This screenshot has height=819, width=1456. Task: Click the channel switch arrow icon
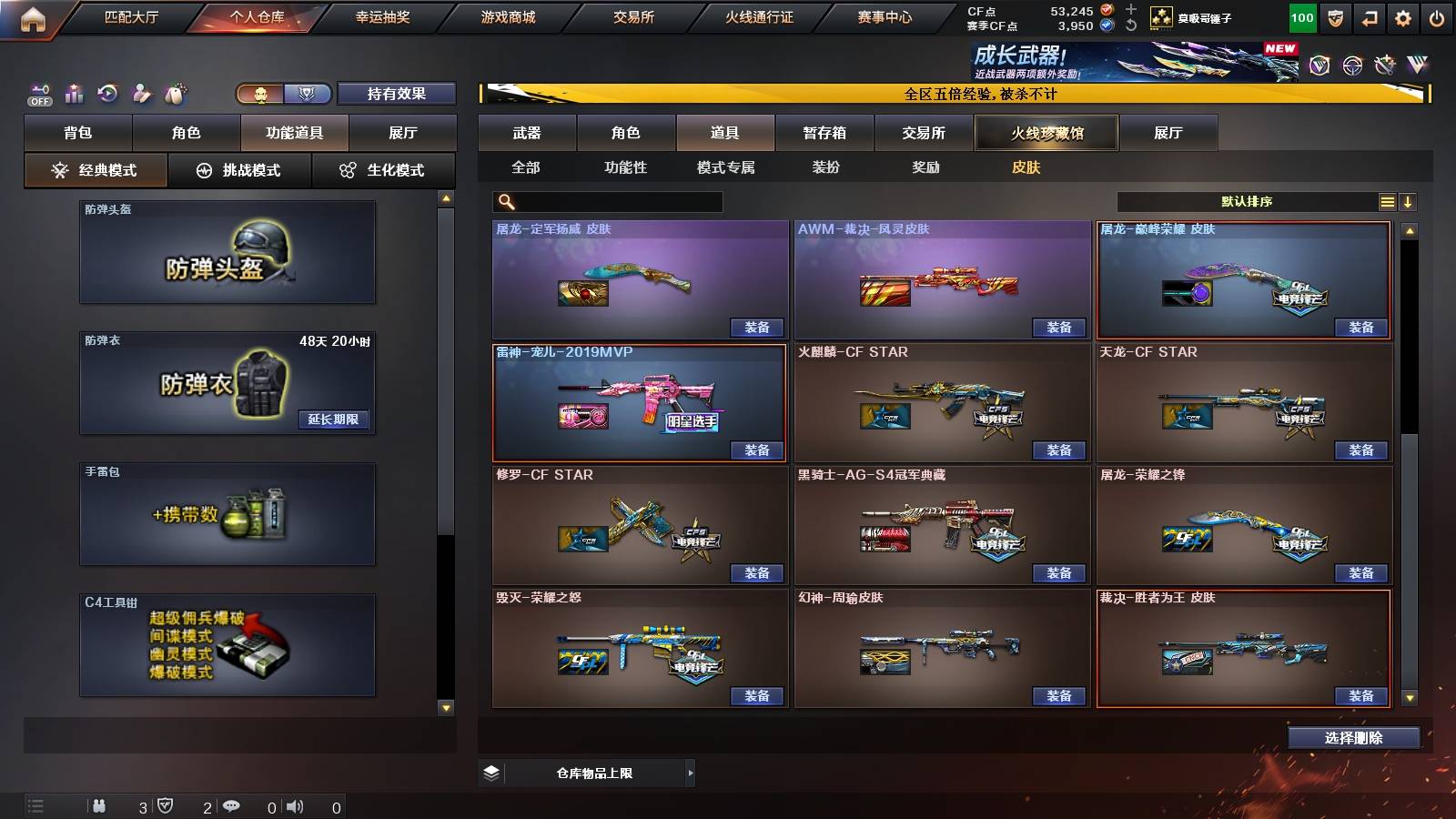(x=1368, y=16)
